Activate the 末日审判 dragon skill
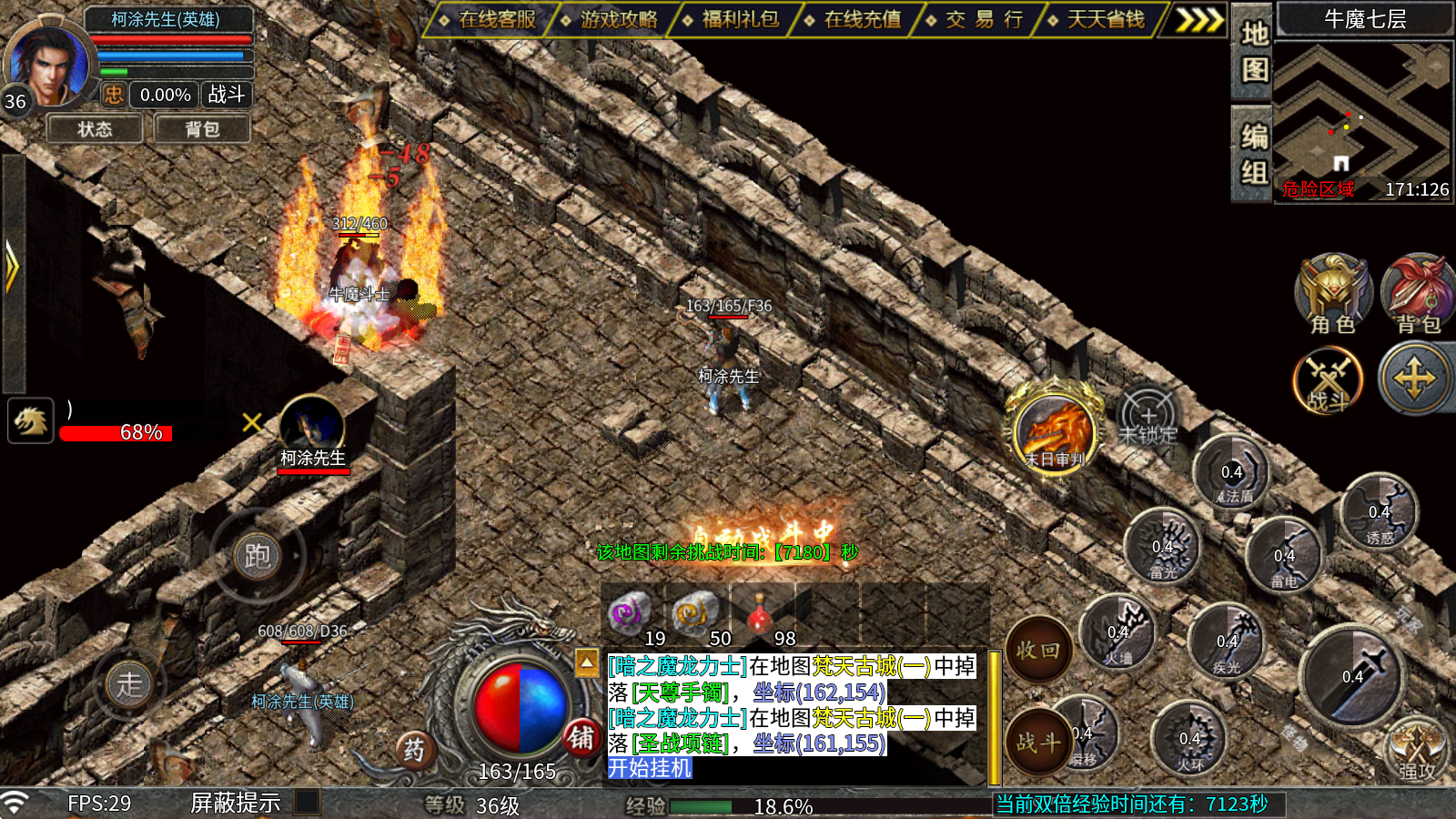The height and width of the screenshot is (819, 1456). point(1055,430)
